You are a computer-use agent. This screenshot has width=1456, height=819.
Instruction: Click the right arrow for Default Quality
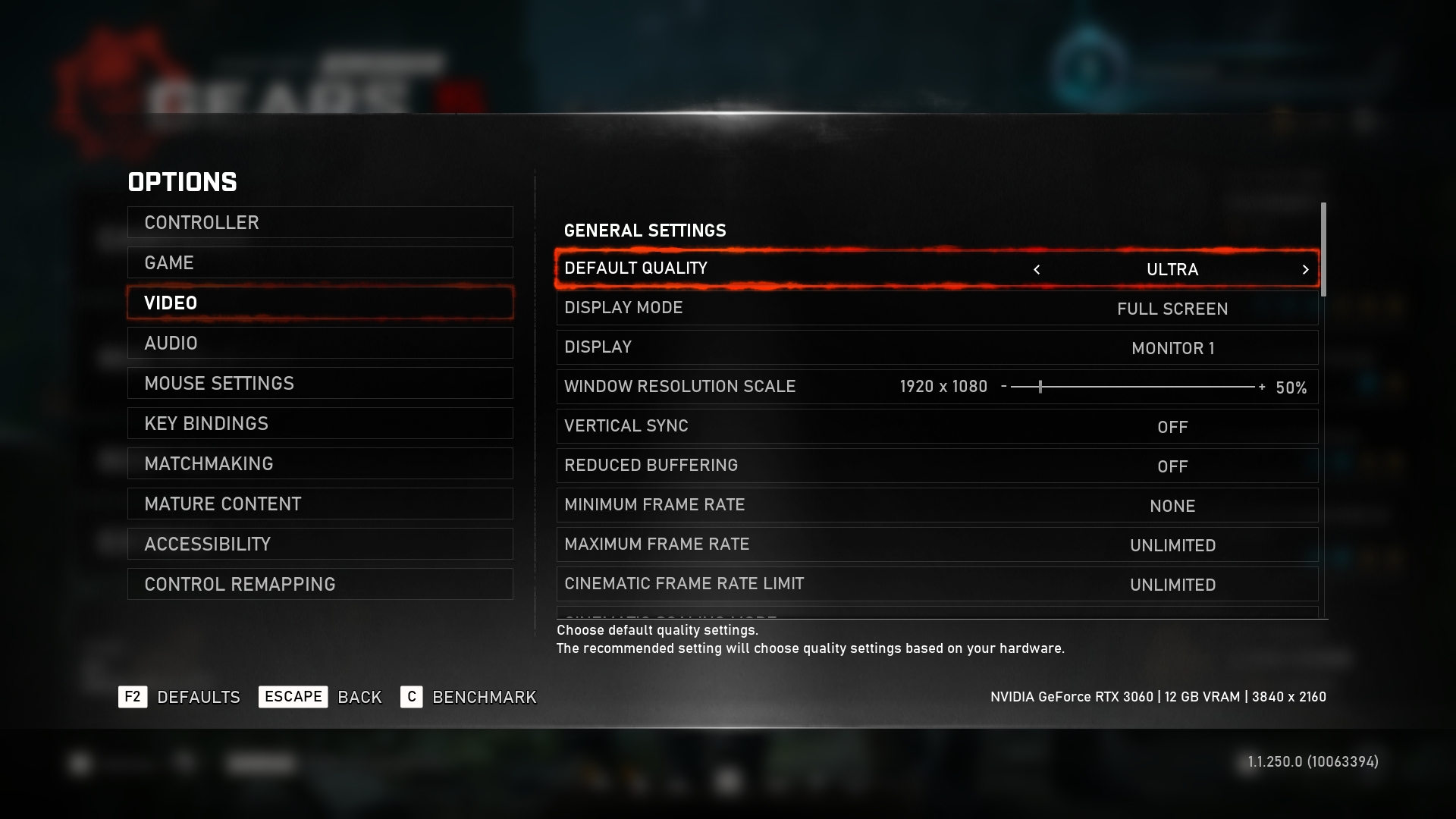(x=1305, y=269)
